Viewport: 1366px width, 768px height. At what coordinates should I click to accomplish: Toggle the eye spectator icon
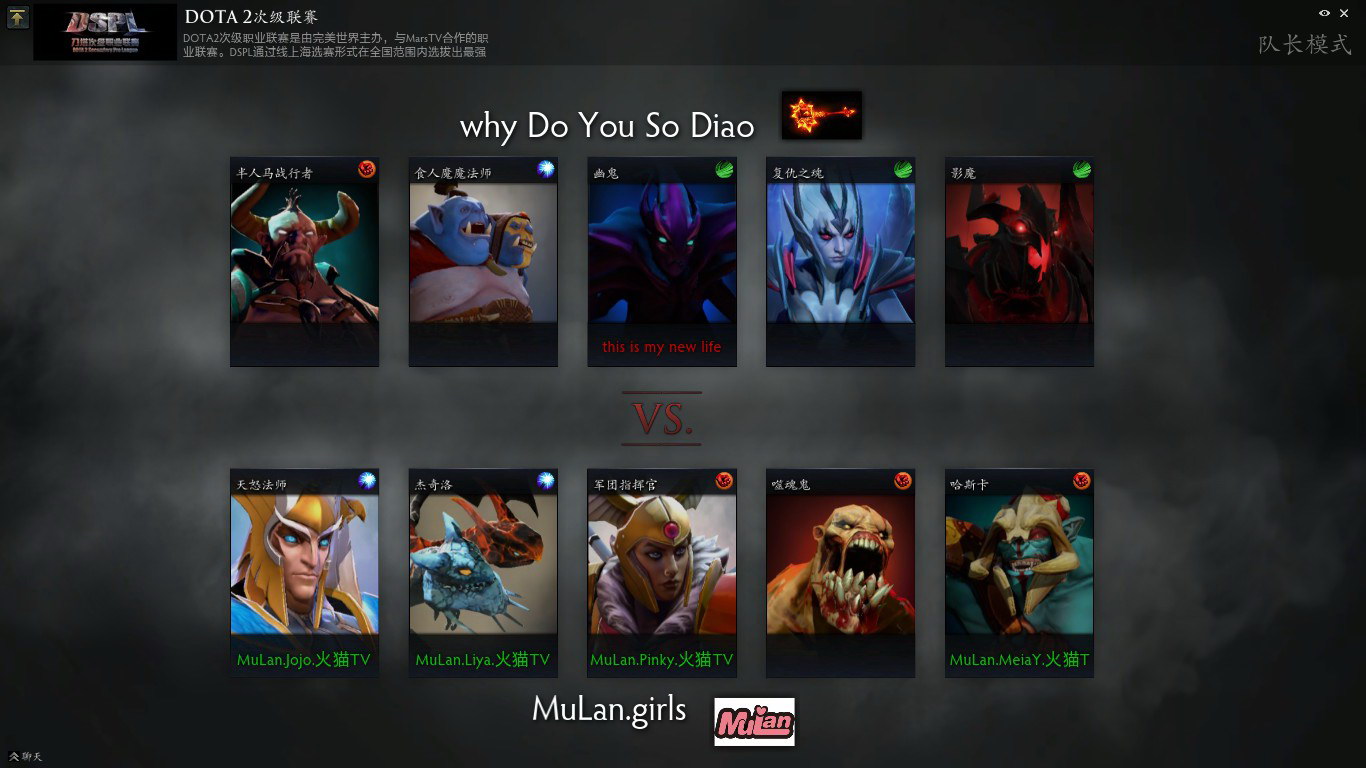click(1324, 13)
